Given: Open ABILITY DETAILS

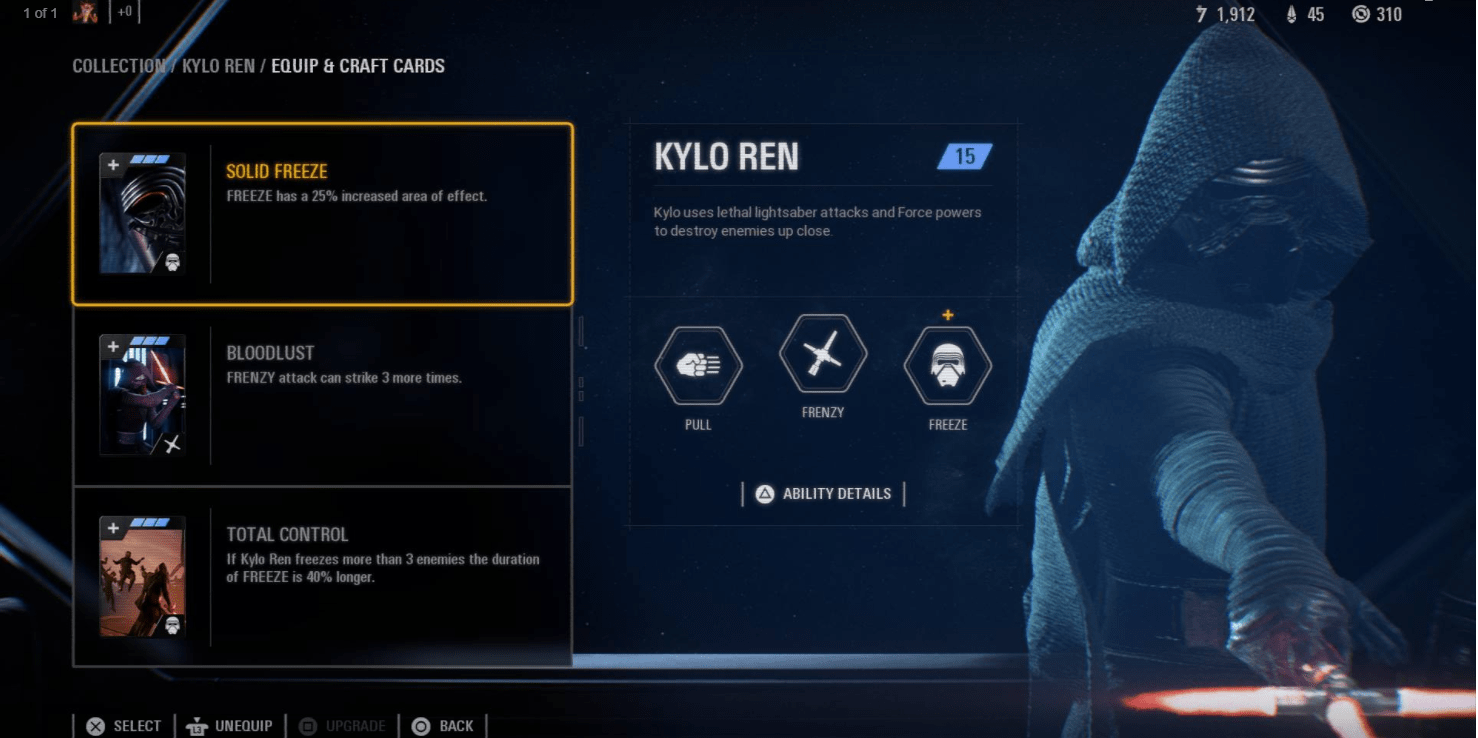Looking at the screenshot, I should tap(823, 493).
